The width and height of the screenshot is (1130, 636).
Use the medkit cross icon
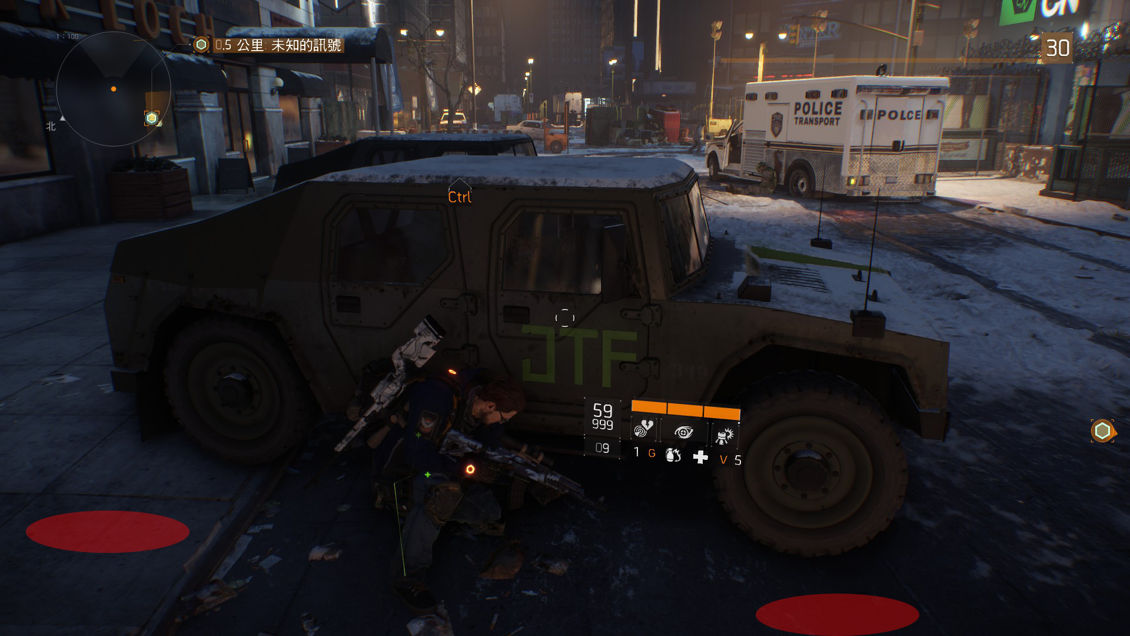[x=700, y=457]
